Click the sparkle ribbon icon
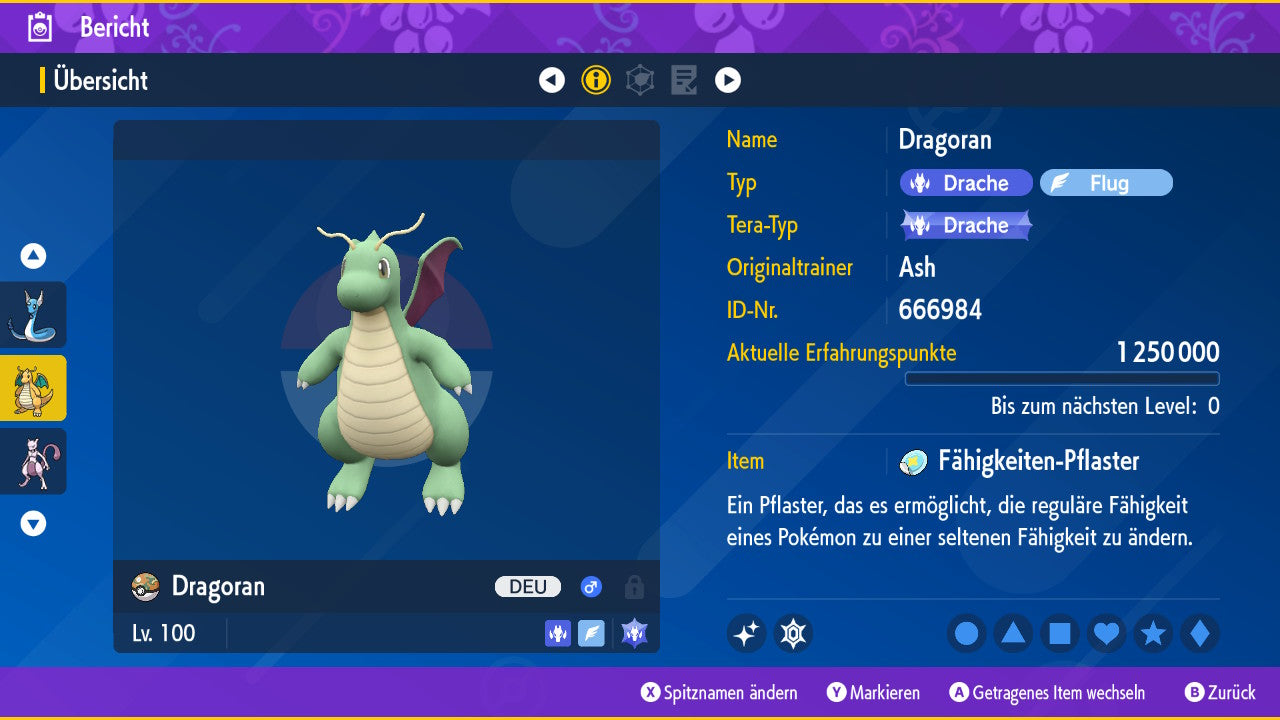 pos(746,634)
